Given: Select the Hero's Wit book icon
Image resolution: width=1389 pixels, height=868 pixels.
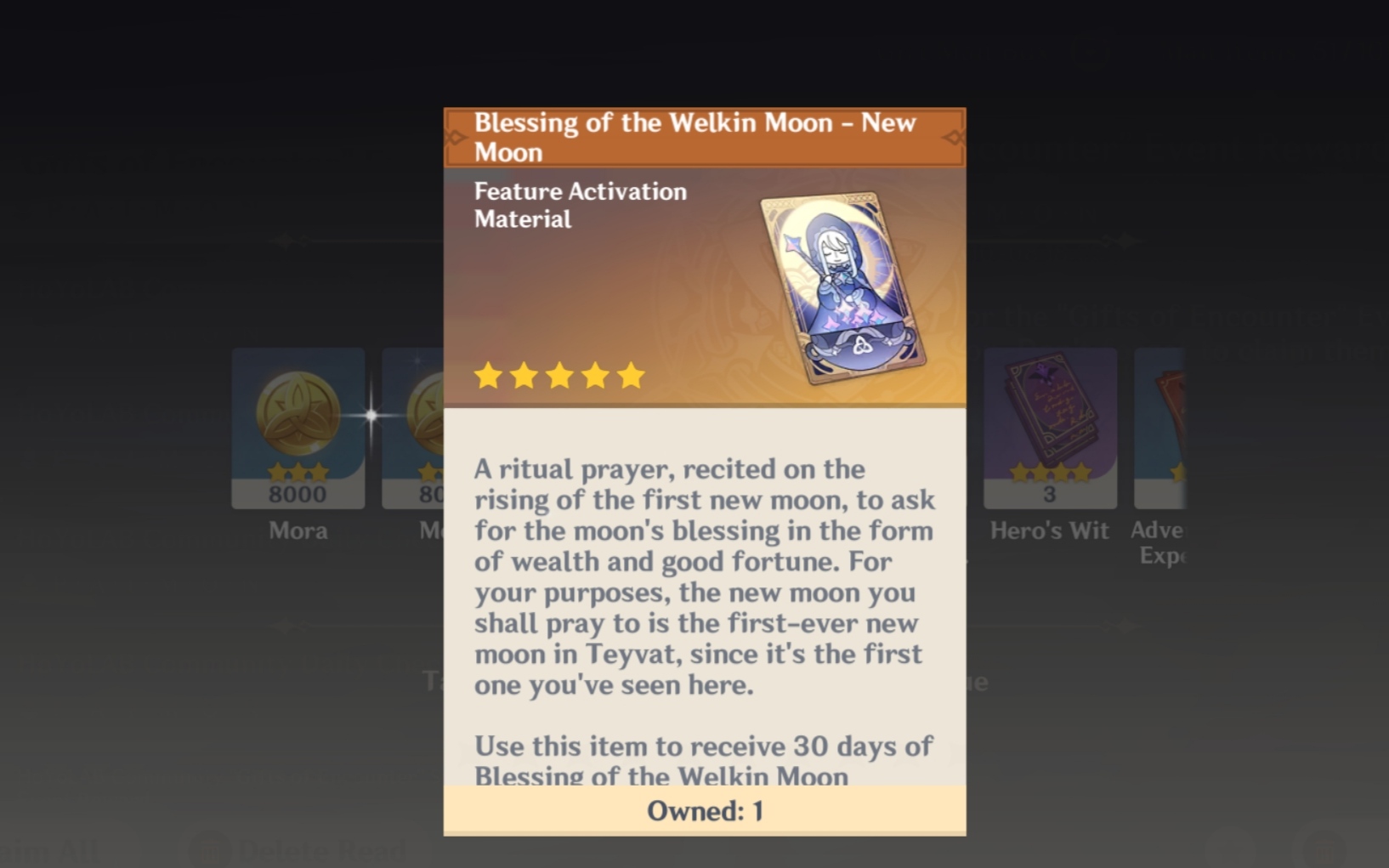Looking at the screenshot, I should (1049, 423).
